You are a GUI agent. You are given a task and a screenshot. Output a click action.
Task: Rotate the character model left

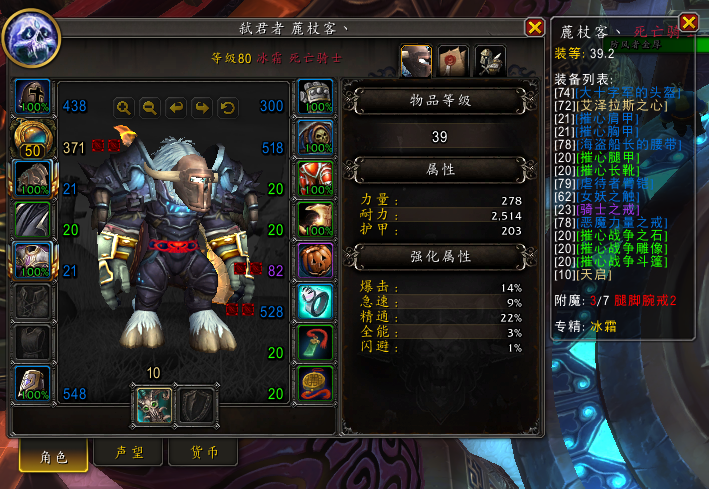[x=176, y=106]
